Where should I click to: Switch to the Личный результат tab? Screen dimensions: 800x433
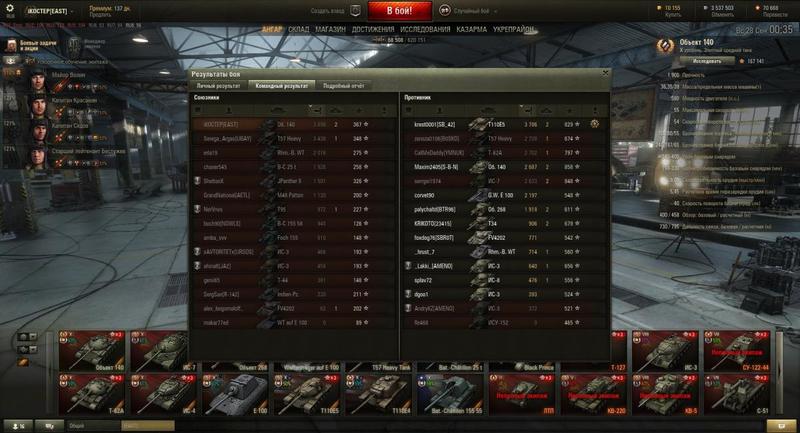pyautogui.click(x=219, y=86)
